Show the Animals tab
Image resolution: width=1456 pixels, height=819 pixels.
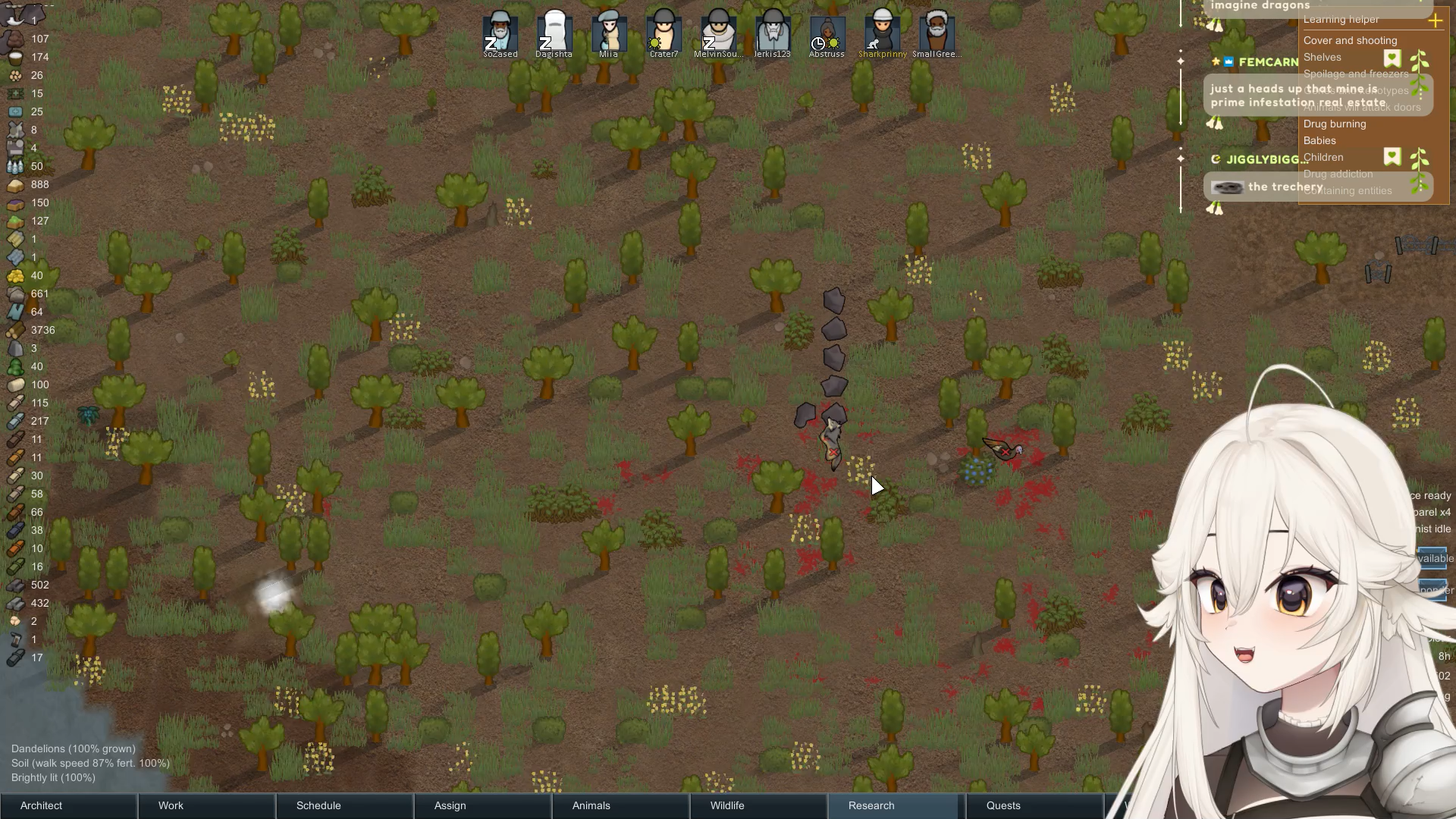620,805
